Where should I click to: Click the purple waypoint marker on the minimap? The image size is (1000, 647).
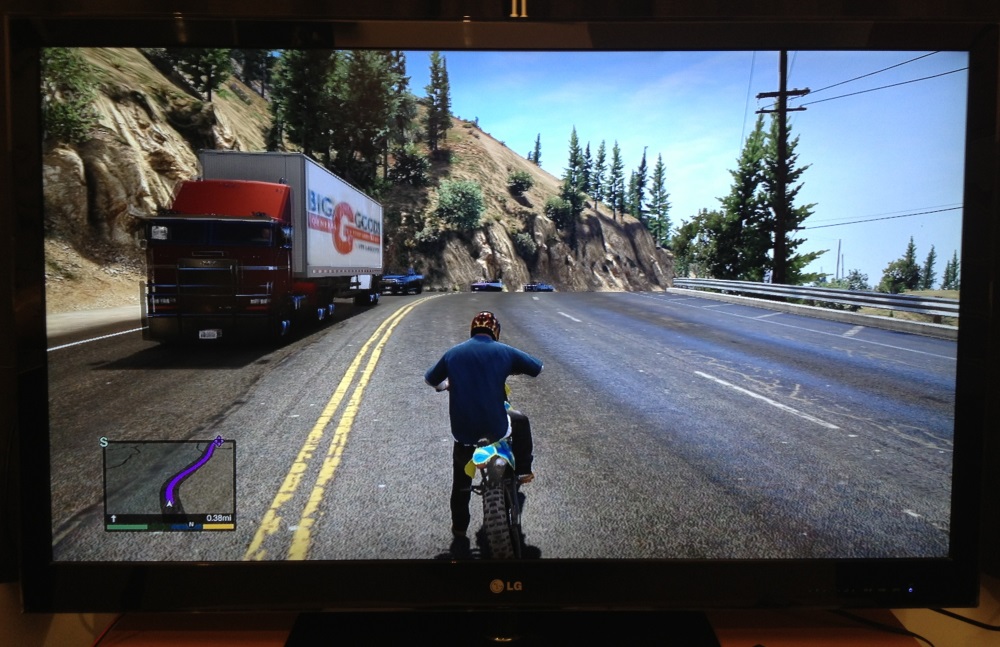click(219, 440)
